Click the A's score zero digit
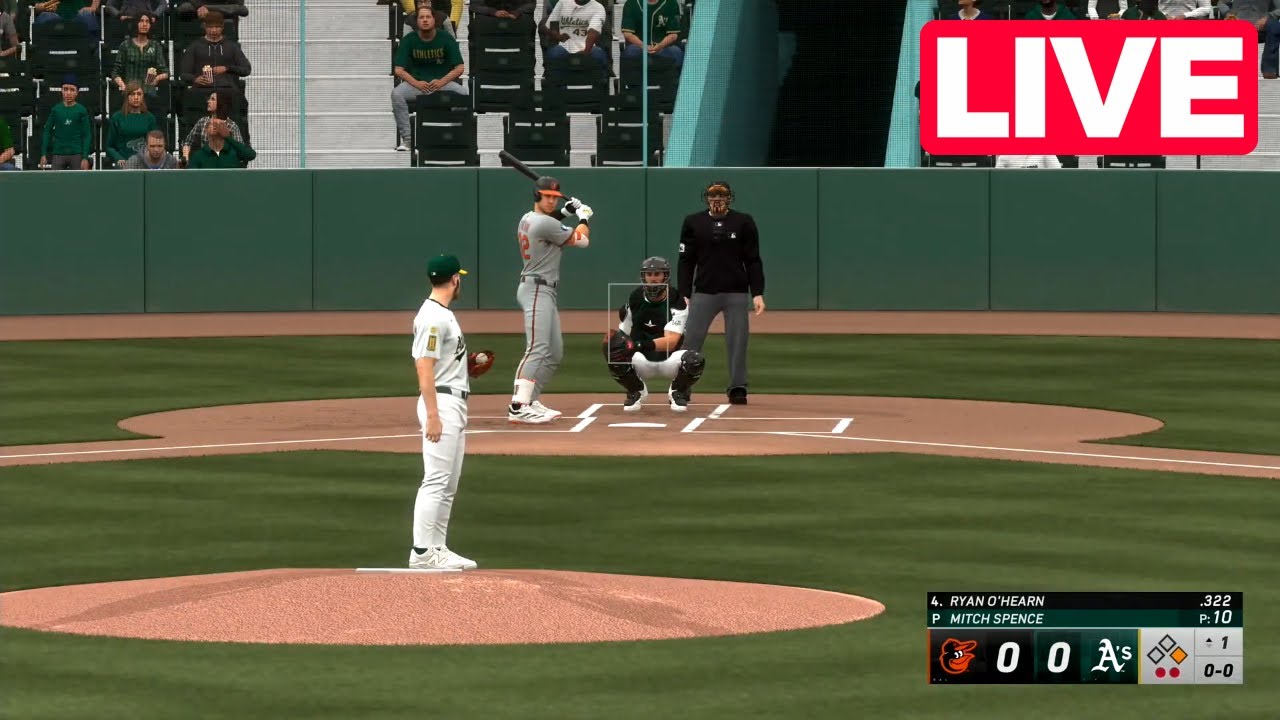This screenshot has height=720, width=1280. coord(1059,656)
